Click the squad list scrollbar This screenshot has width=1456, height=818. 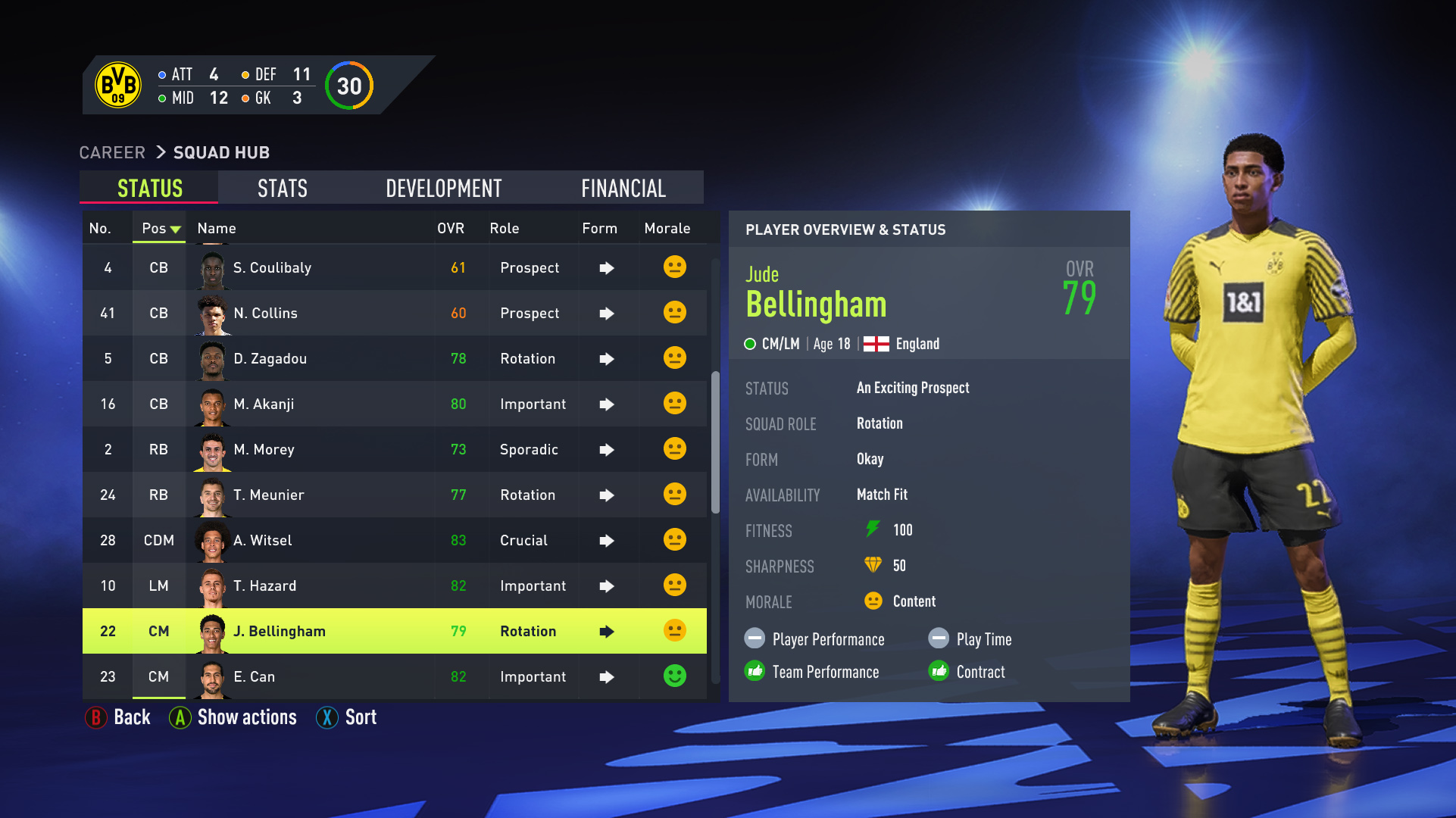(x=715, y=443)
